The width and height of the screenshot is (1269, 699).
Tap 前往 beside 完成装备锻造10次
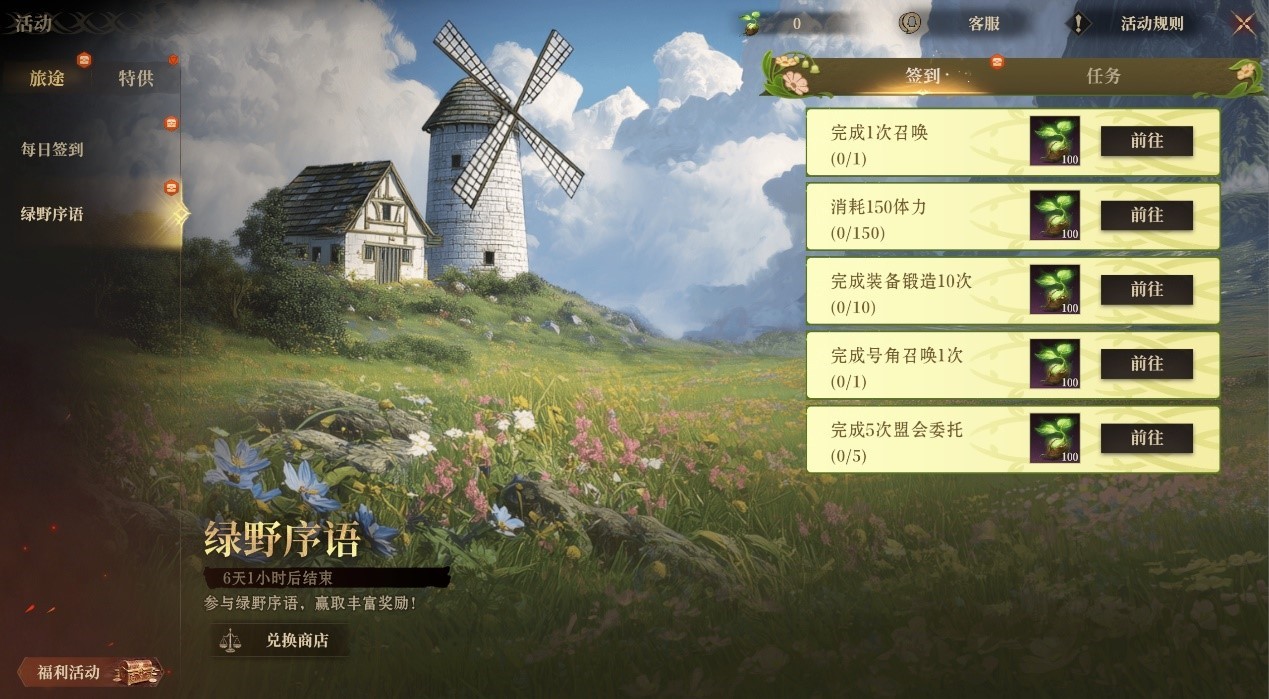1146,289
